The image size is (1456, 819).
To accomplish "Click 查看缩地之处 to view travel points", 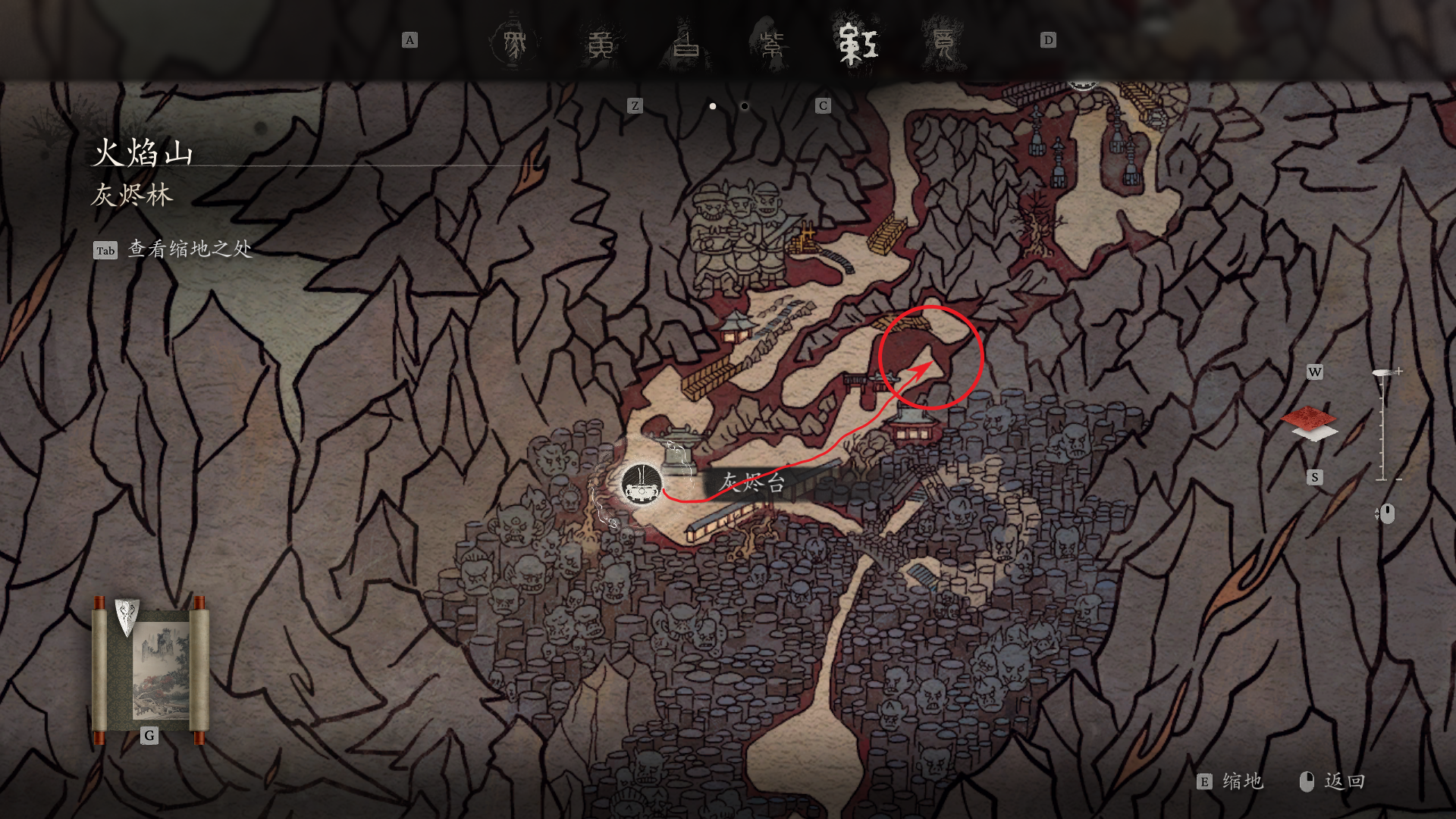I will 190,249.
